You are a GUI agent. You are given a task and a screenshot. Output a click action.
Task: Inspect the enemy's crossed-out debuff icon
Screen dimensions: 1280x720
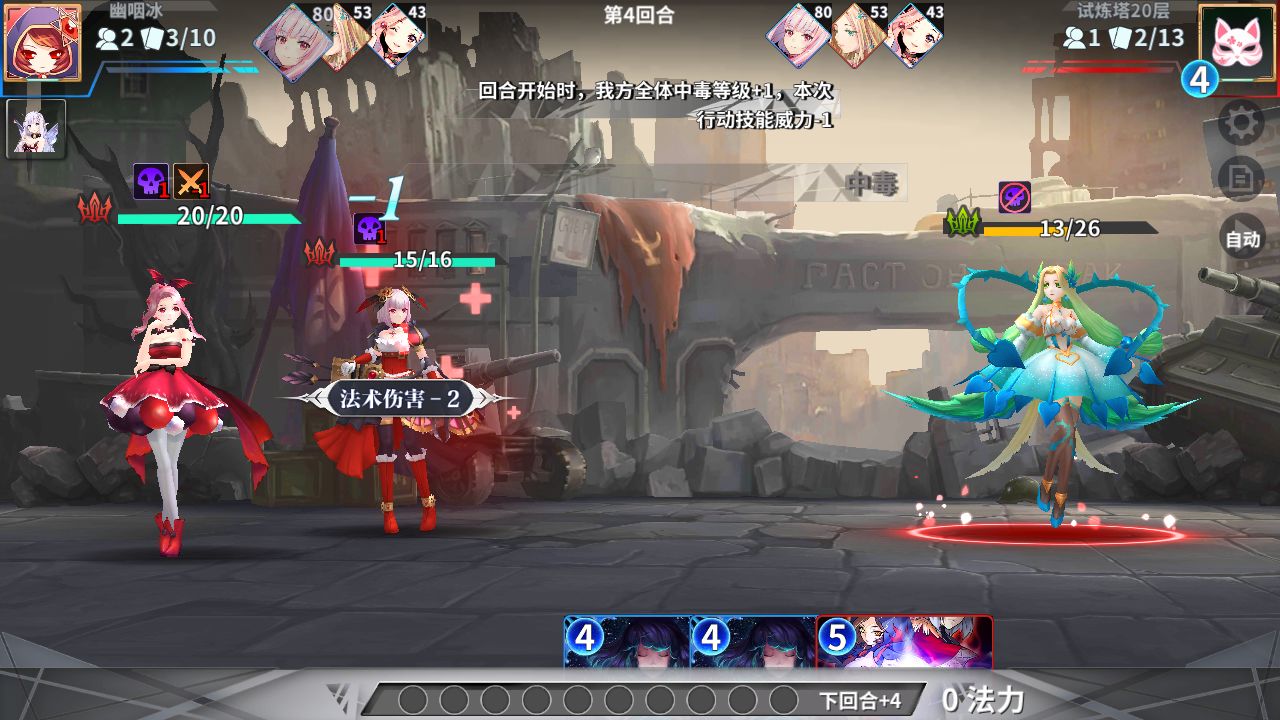pos(1014,197)
